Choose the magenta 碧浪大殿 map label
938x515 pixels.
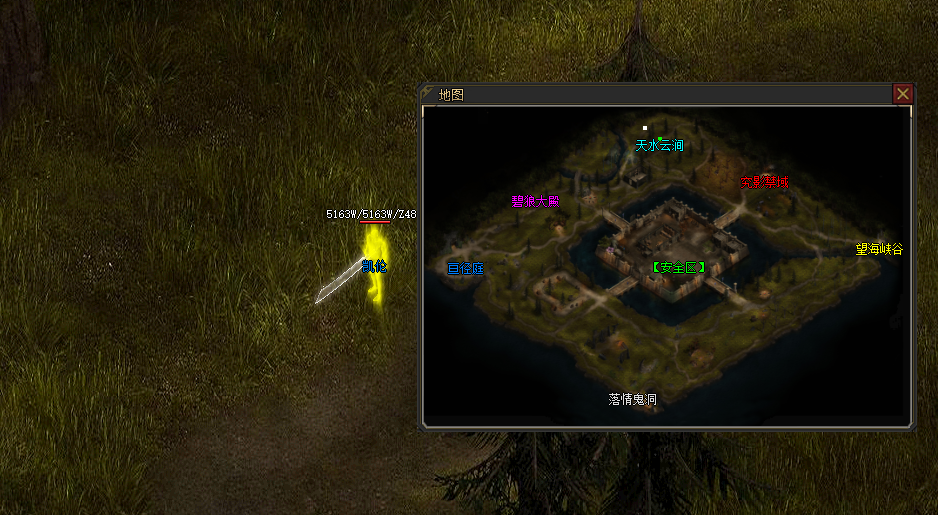click(x=535, y=201)
